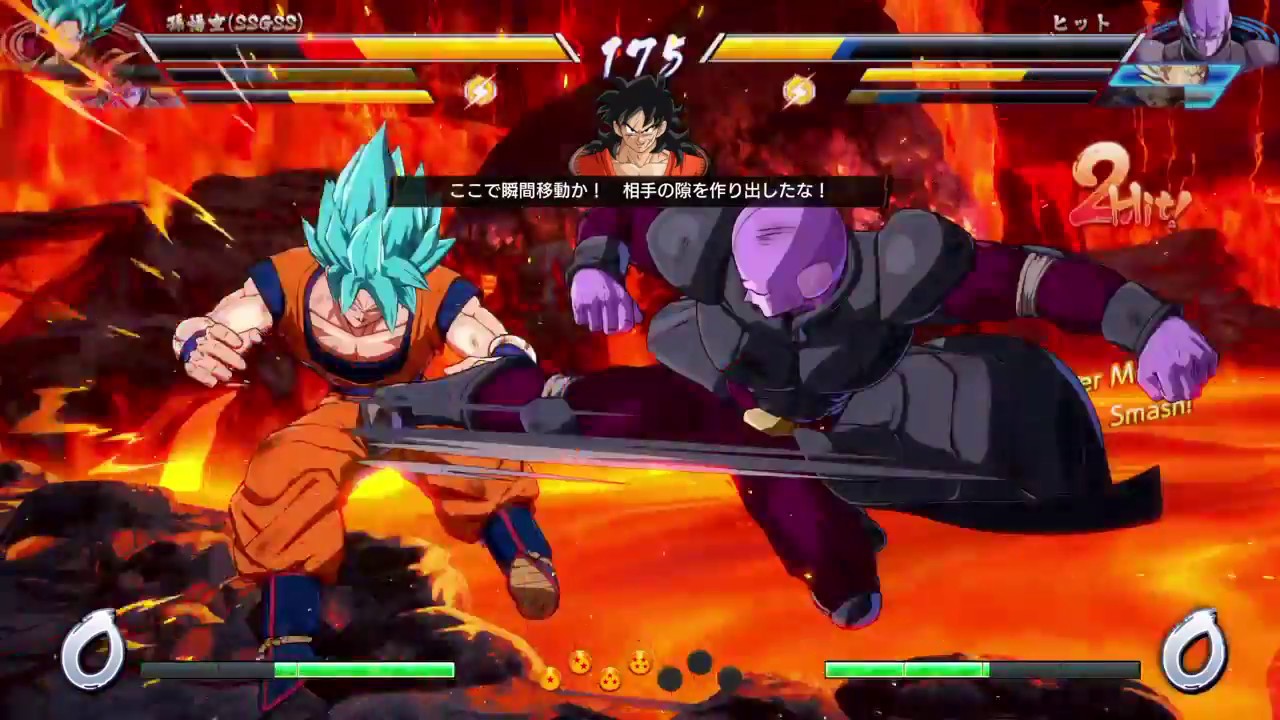Select the 孫悟空(SSGSS) name label

[228, 25]
